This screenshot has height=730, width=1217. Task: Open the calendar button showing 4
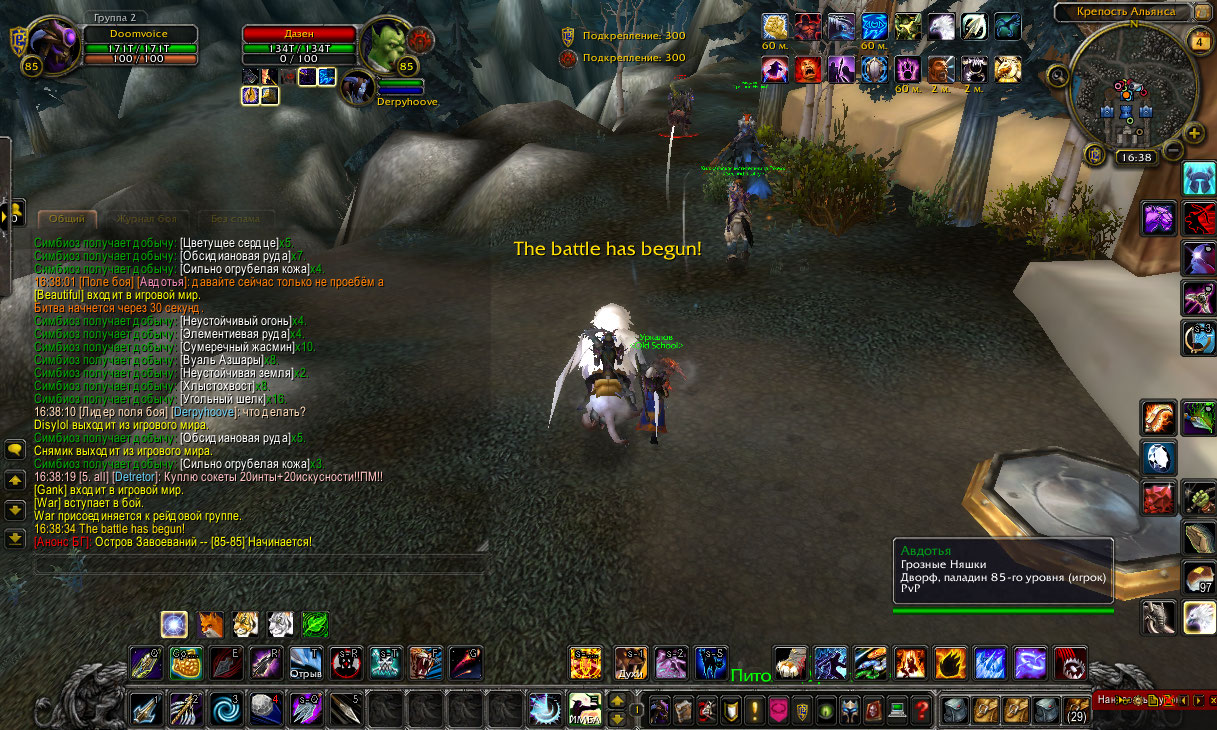pyautogui.click(x=1200, y=42)
